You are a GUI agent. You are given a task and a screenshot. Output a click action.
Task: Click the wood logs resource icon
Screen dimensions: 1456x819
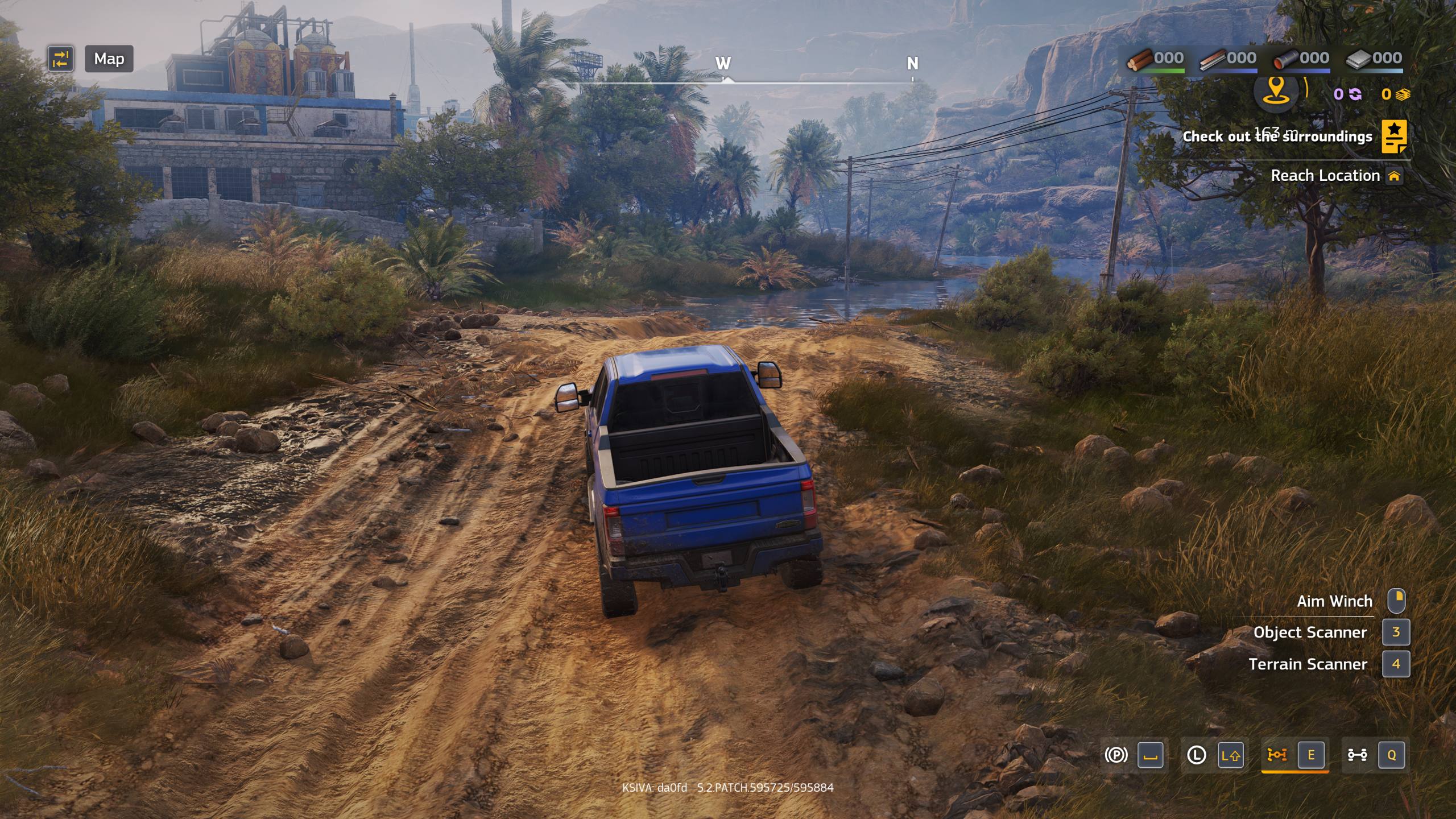[x=1140, y=59]
